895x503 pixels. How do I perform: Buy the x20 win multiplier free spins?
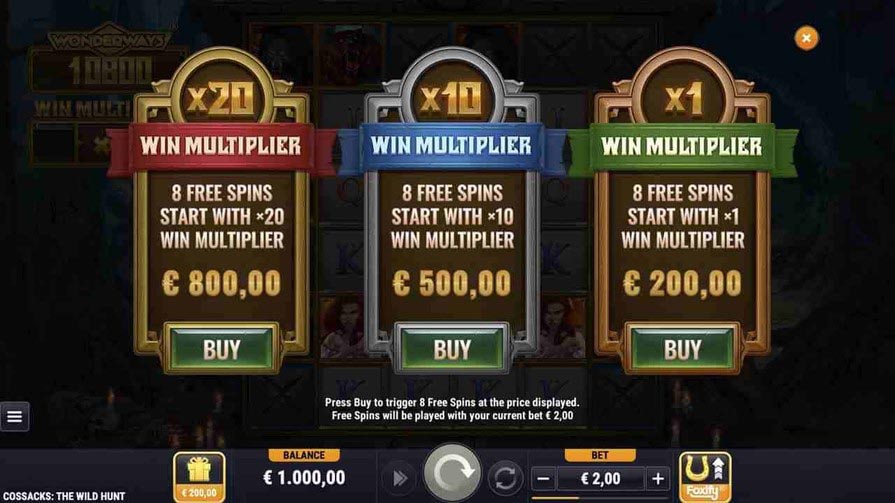click(x=221, y=348)
